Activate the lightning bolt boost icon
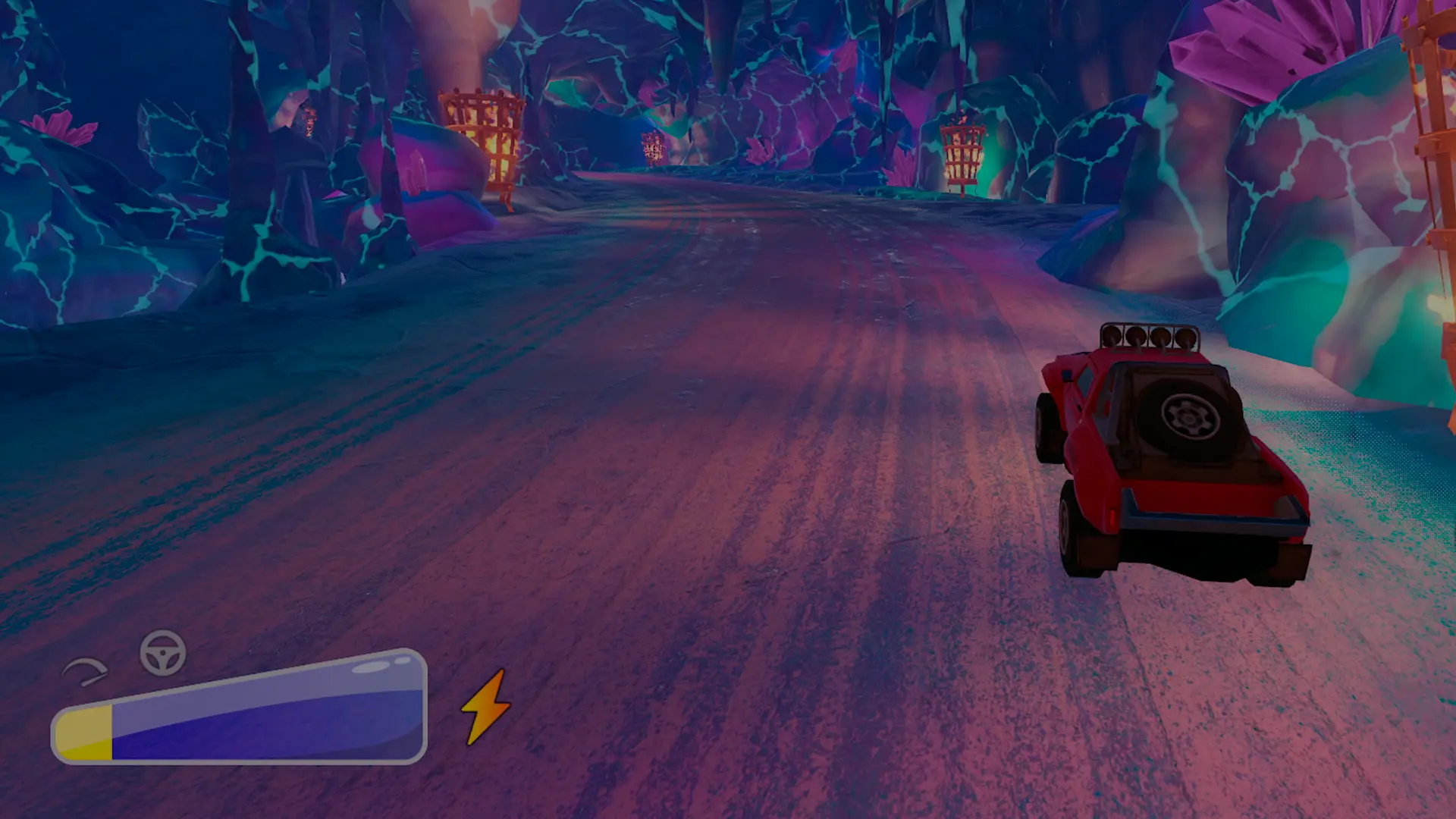This screenshot has height=819, width=1456. 486,707
